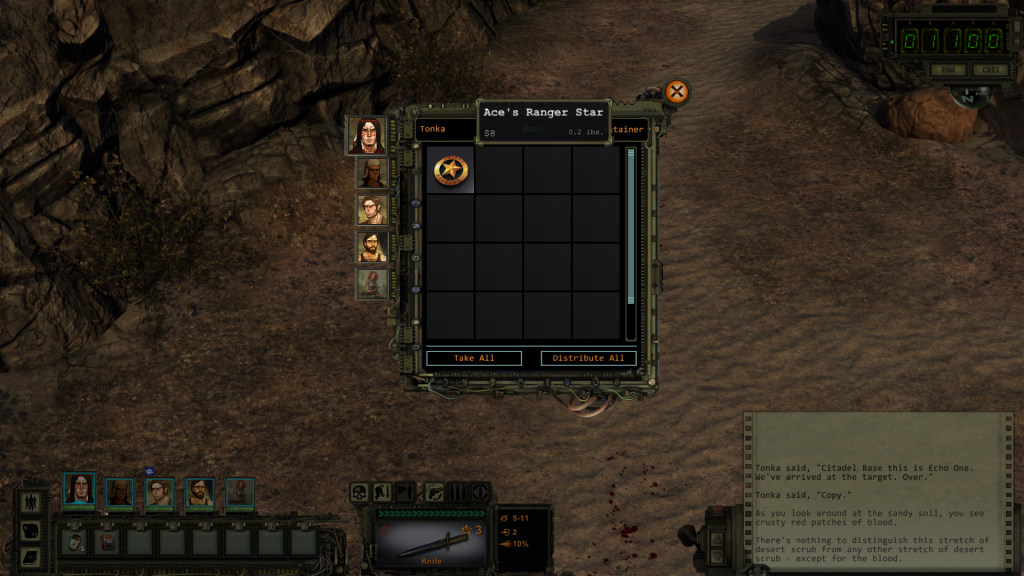Open the backpack inventory icon

[x=31, y=530]
